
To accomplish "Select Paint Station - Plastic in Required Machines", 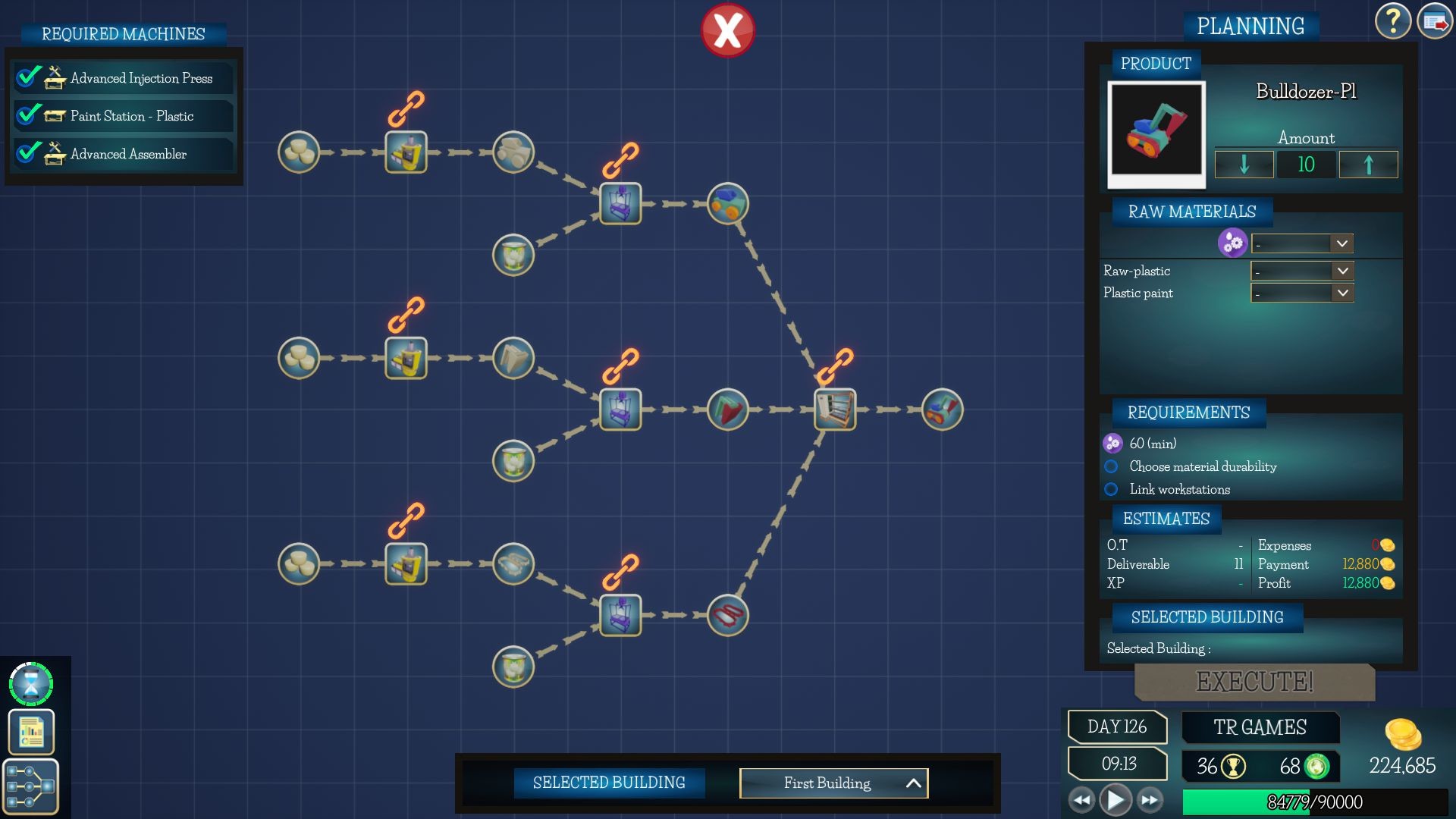I will 132,115.
